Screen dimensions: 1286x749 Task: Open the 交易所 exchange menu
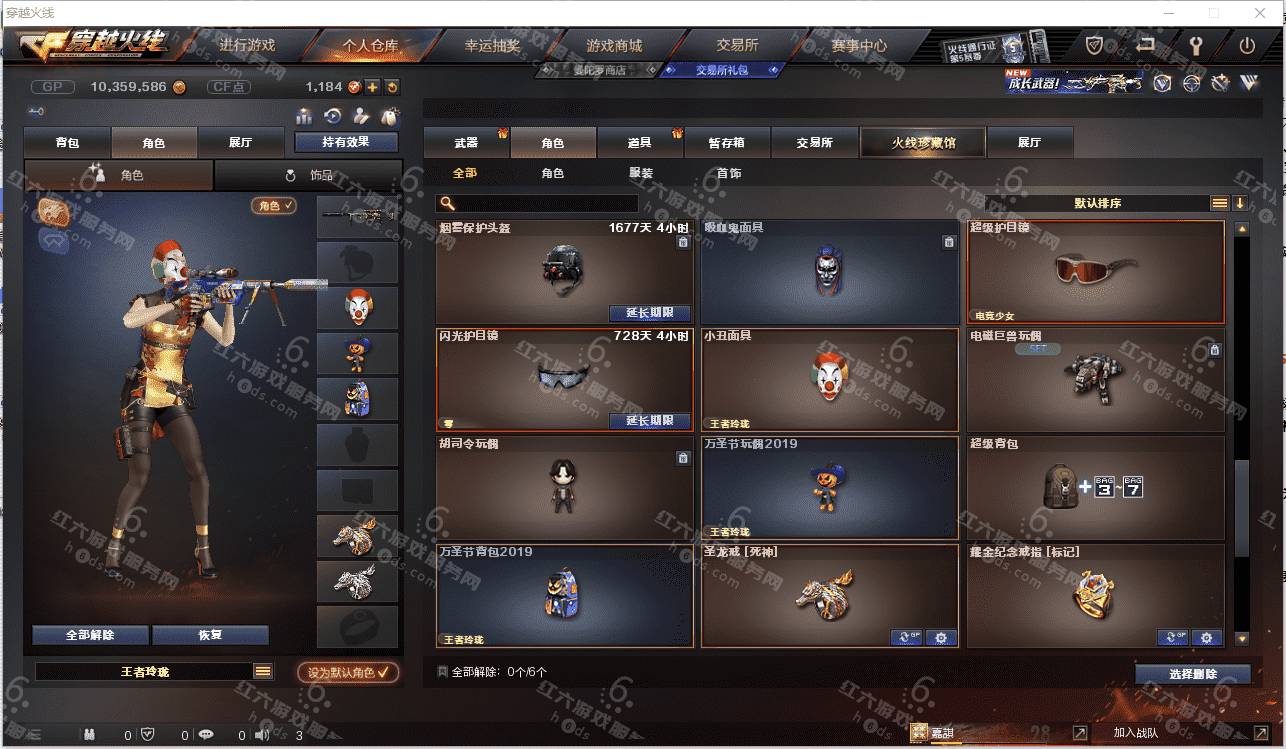pos(737,45)
